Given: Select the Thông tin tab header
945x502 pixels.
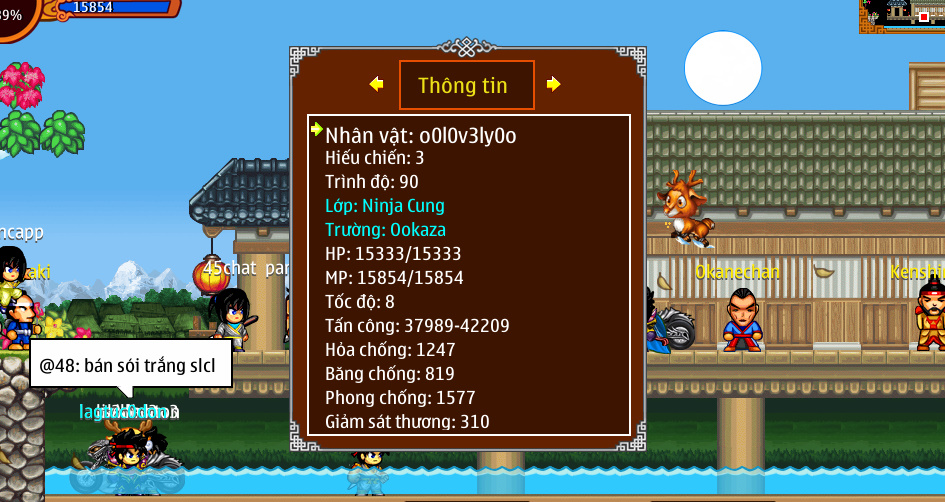Looking at the screenshot, I should tap(466, 85).
